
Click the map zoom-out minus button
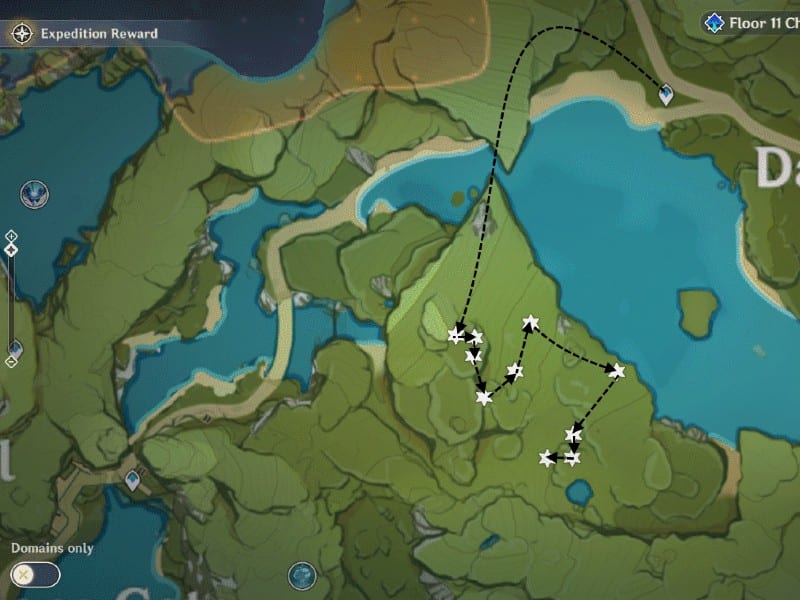coord(11,361)
